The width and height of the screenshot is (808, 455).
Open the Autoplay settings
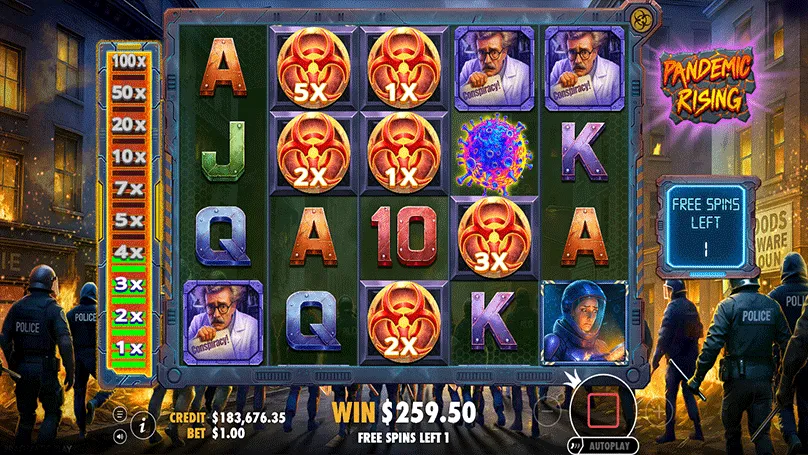click(x=606, y=446)
